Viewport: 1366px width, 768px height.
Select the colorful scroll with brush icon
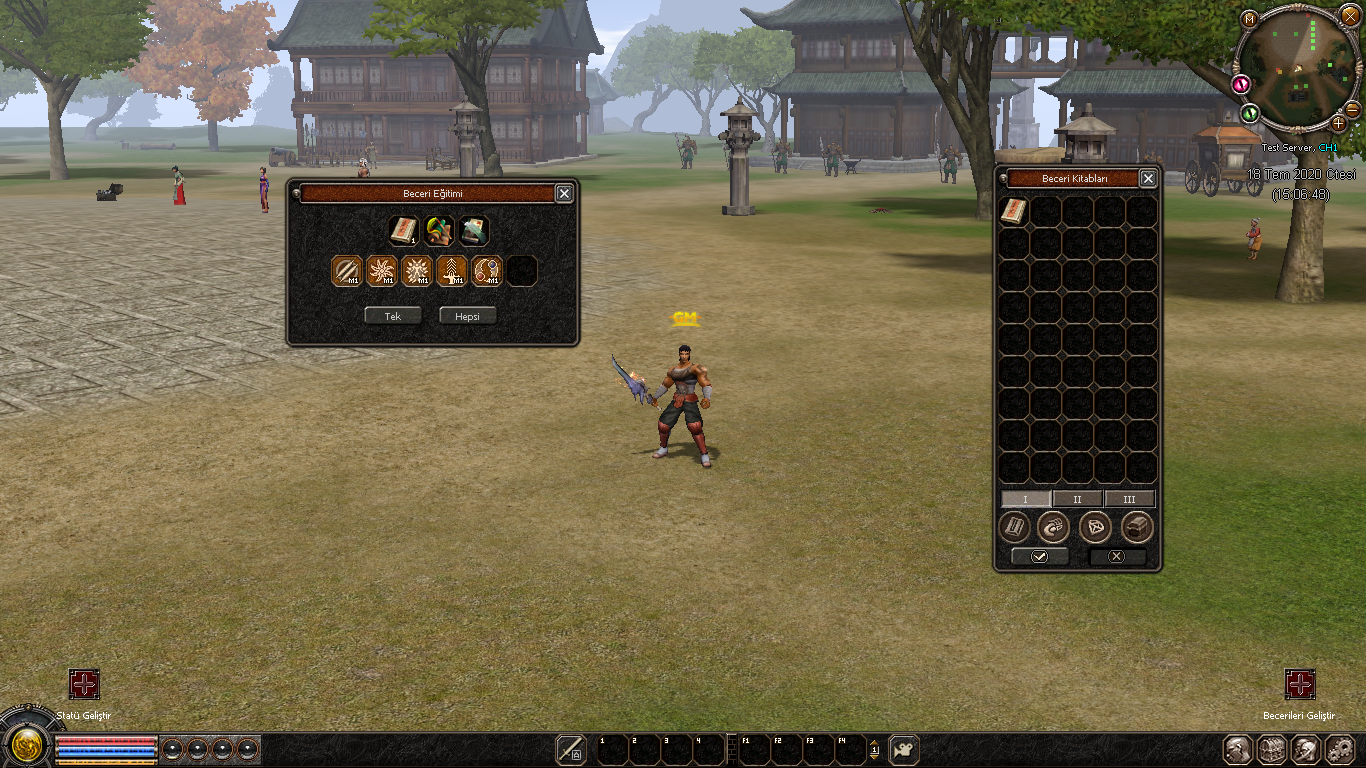(x=439, y=231)
